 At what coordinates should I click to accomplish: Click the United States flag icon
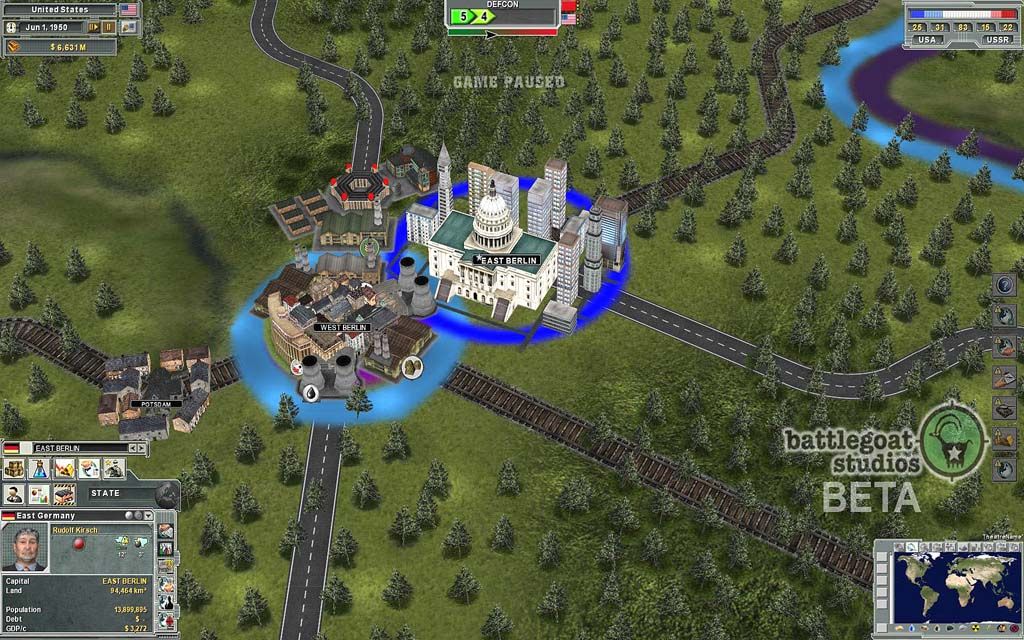click(x=129, y=9)
